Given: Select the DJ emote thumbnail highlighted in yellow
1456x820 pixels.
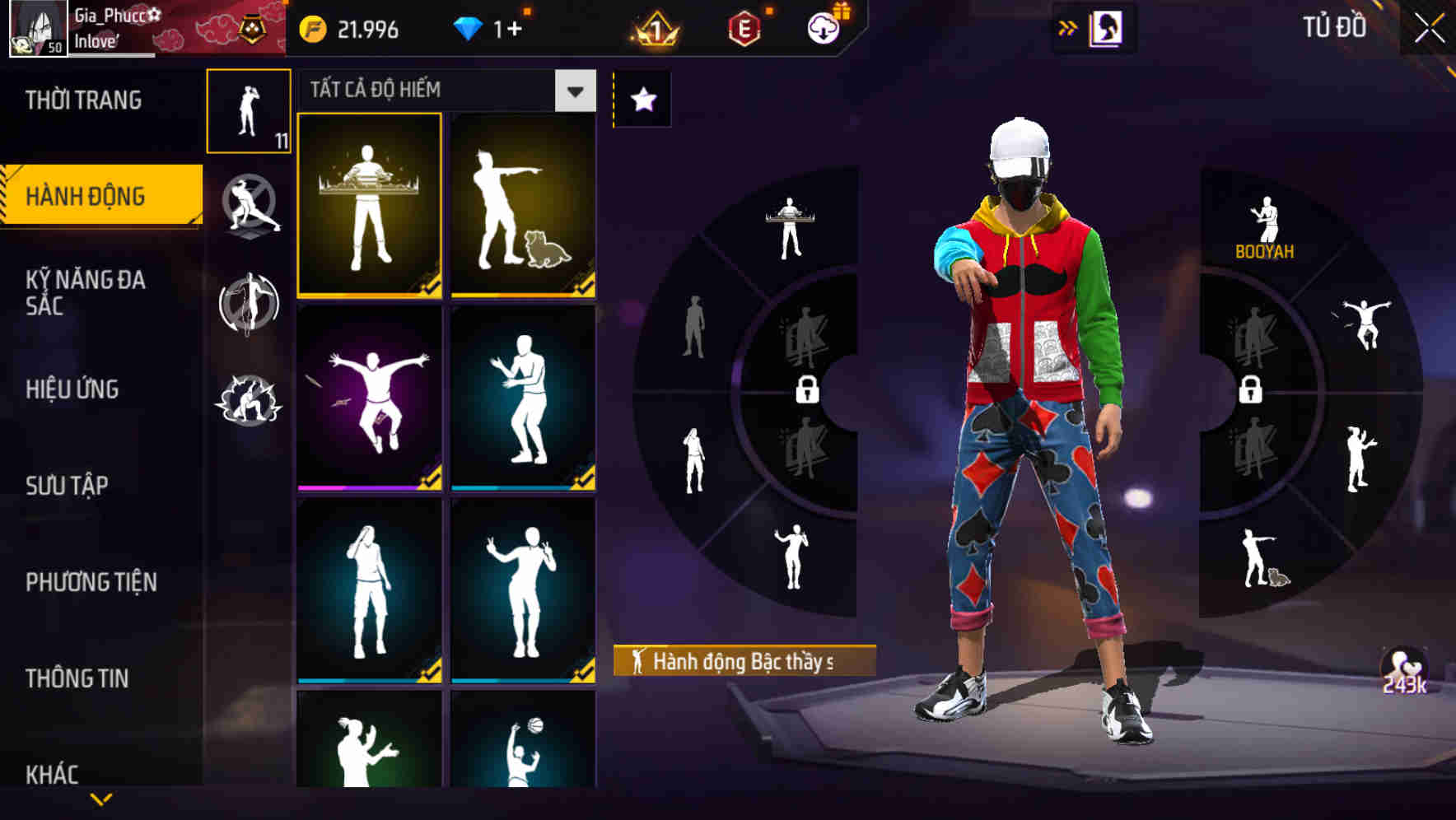Looking at the screenshot, I should [370, 206].
